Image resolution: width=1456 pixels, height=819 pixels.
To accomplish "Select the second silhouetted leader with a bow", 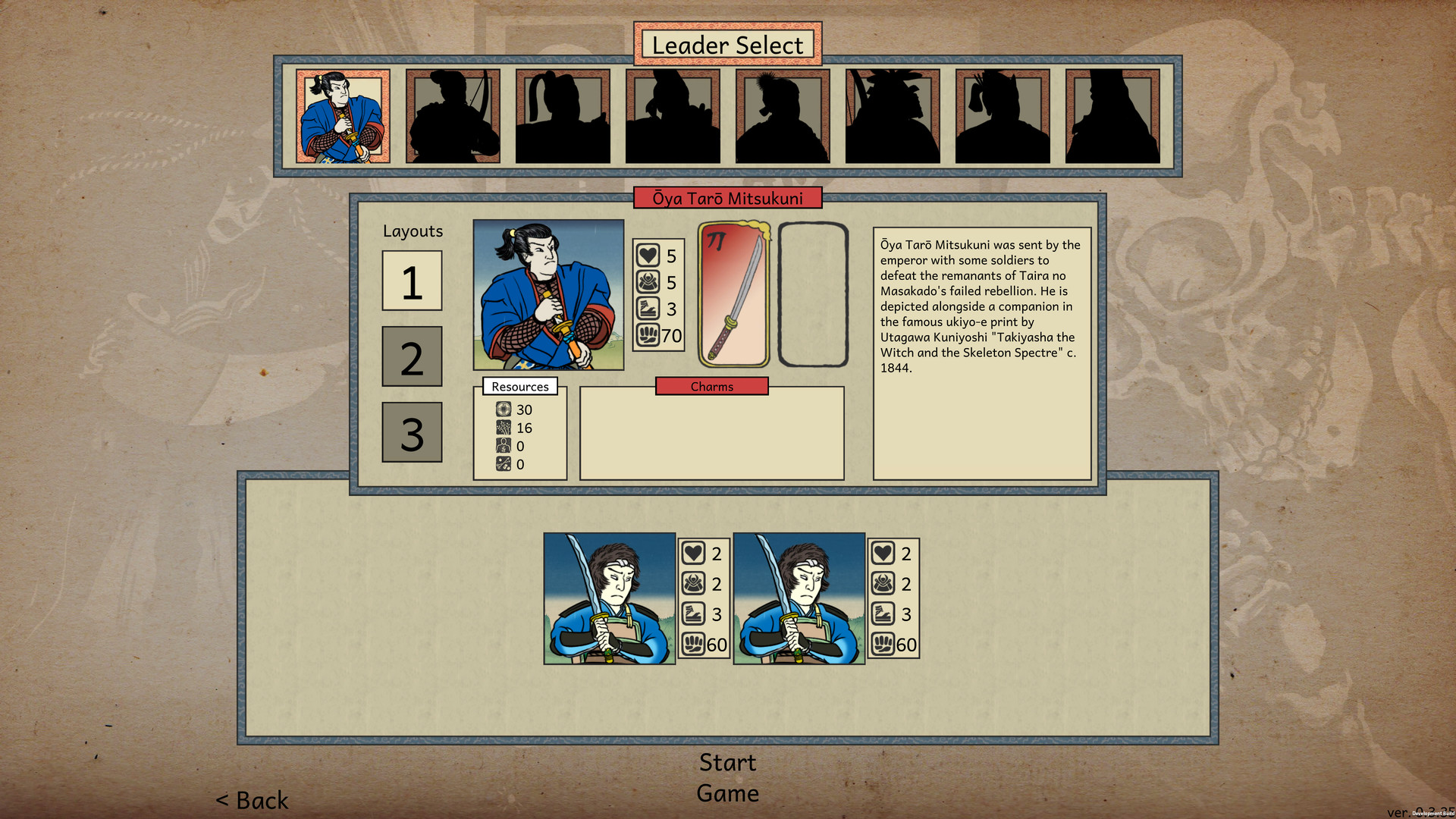I will (x=452, y=118).
